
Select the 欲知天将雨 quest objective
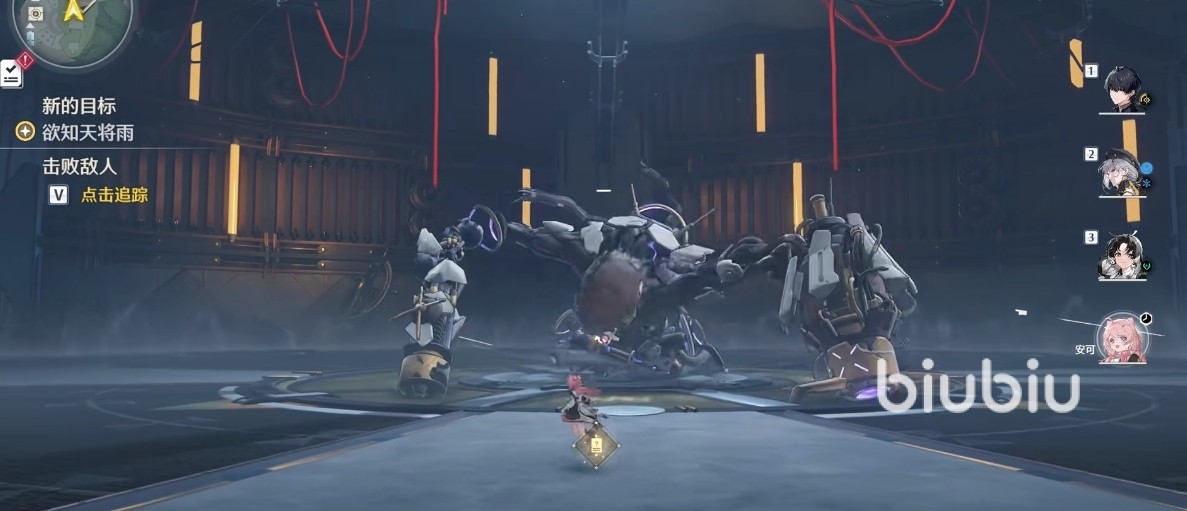(88, 132)
